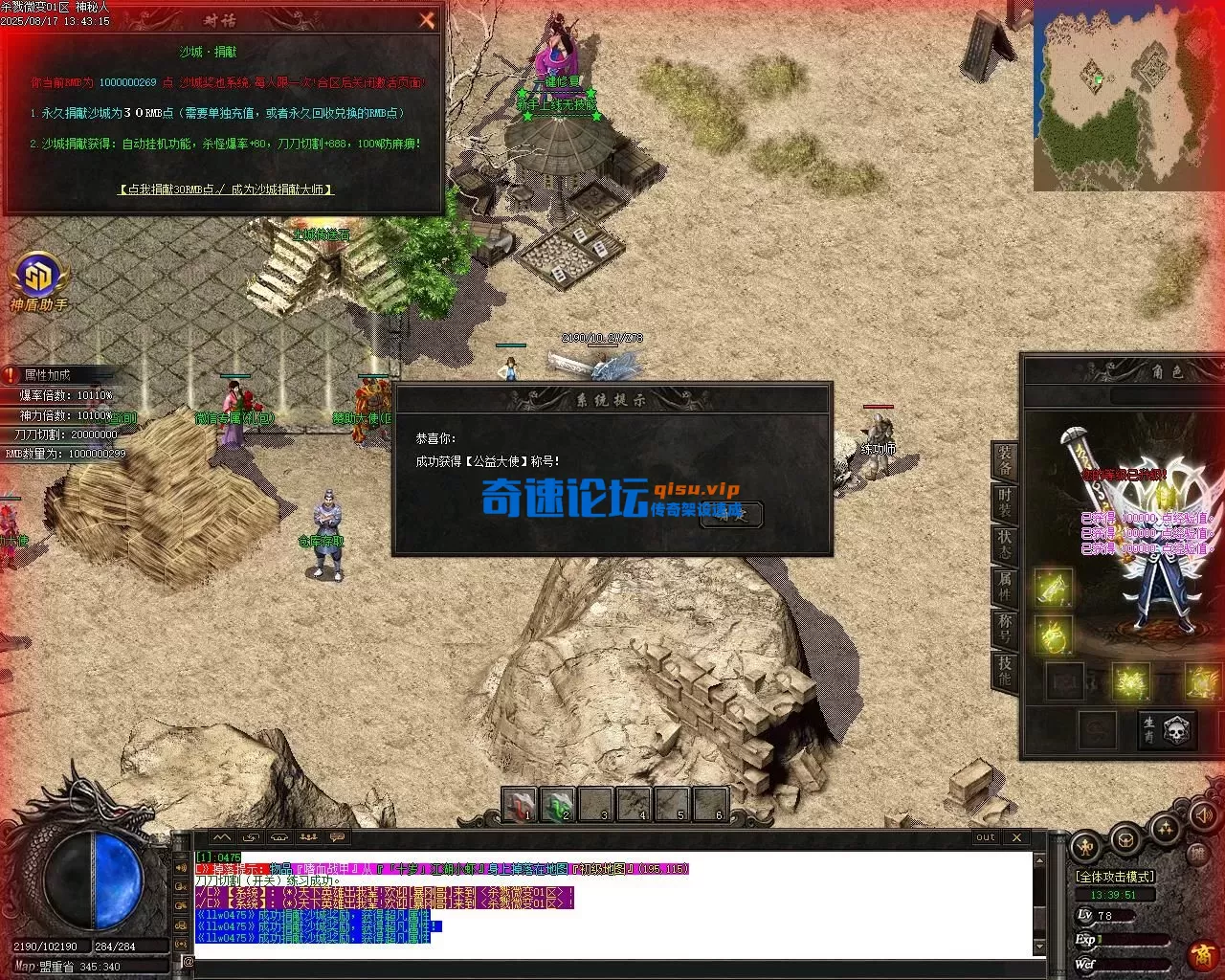Viewport: 1225px width, 980px height.
Task: Click the party icon in the chat toolbar
Action: pos(309,836)
